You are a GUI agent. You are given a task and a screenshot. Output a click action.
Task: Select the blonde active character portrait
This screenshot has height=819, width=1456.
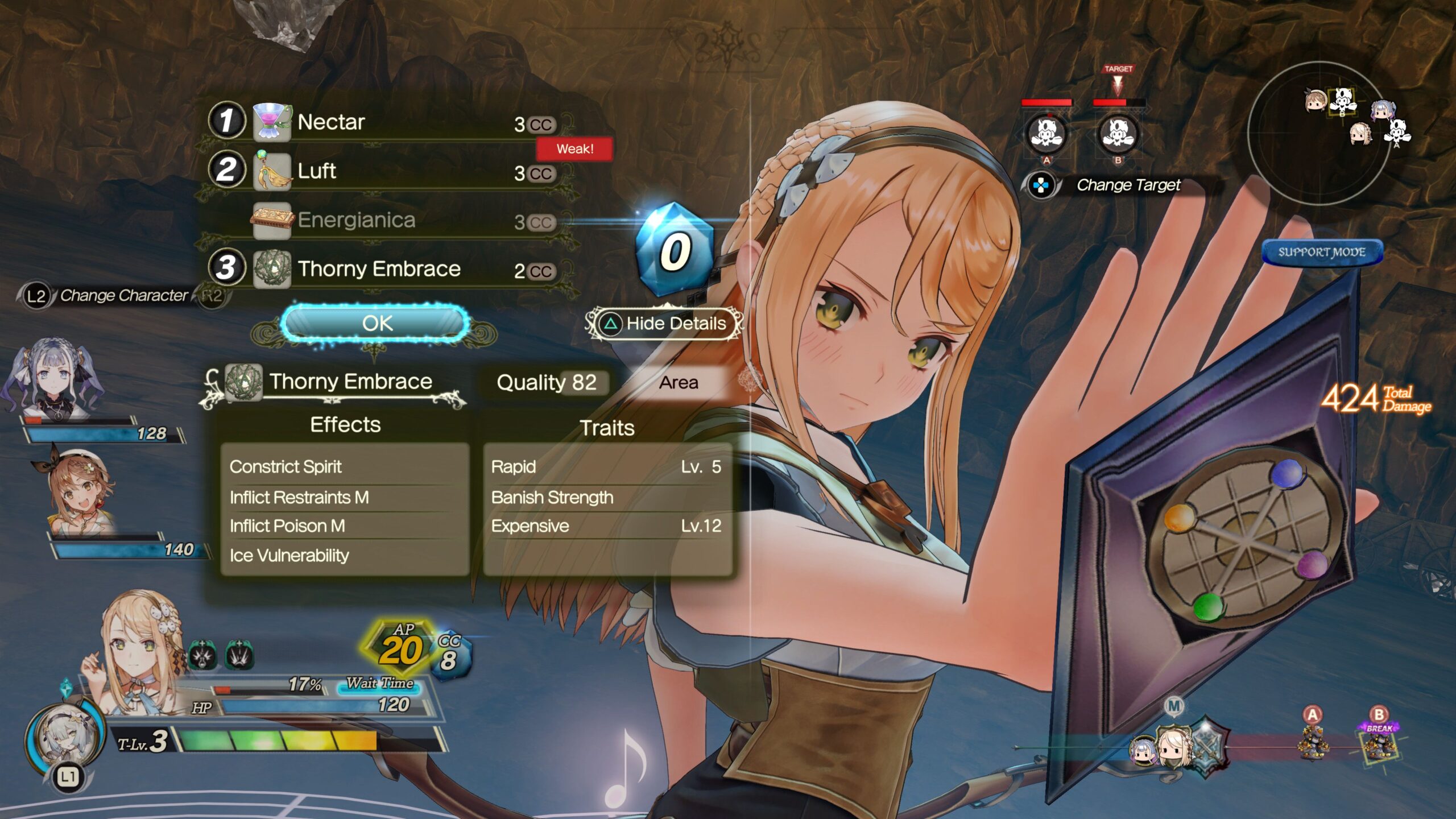139,648
